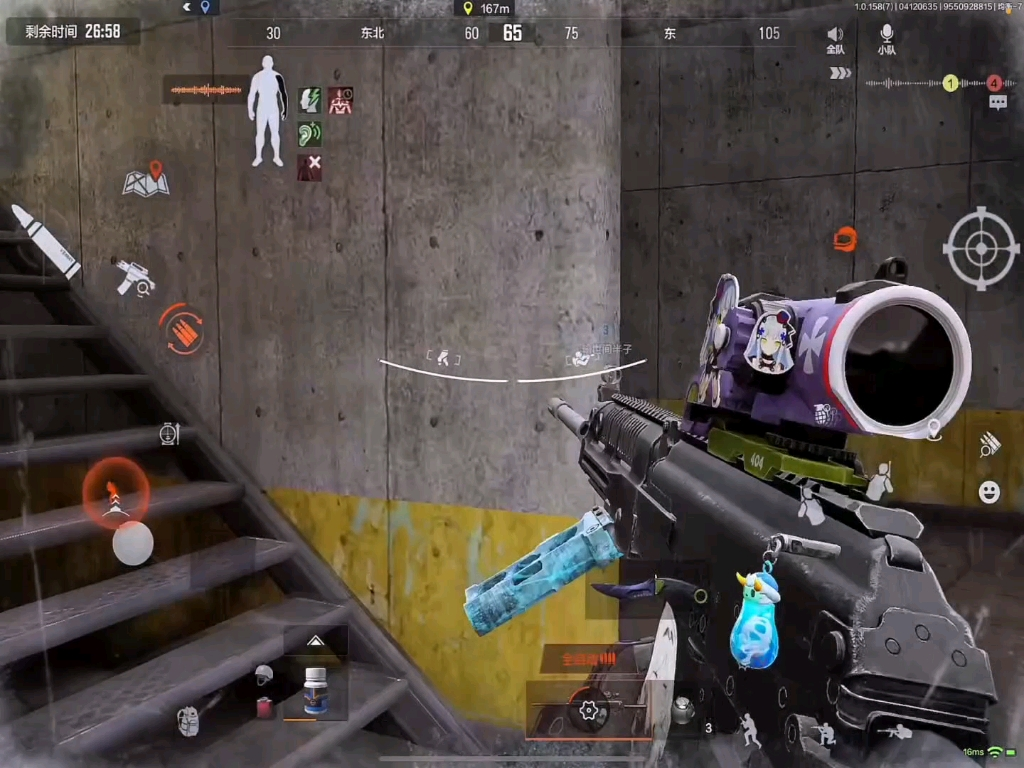
Task: Toggle the all-team speaker voice channel
Action: tap(835, 41)
